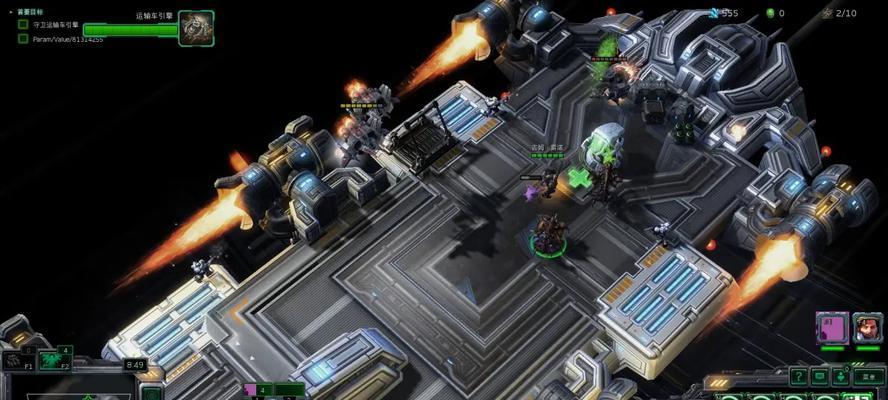
Task: Open the chat message button
Action: [x=820, y=376]
